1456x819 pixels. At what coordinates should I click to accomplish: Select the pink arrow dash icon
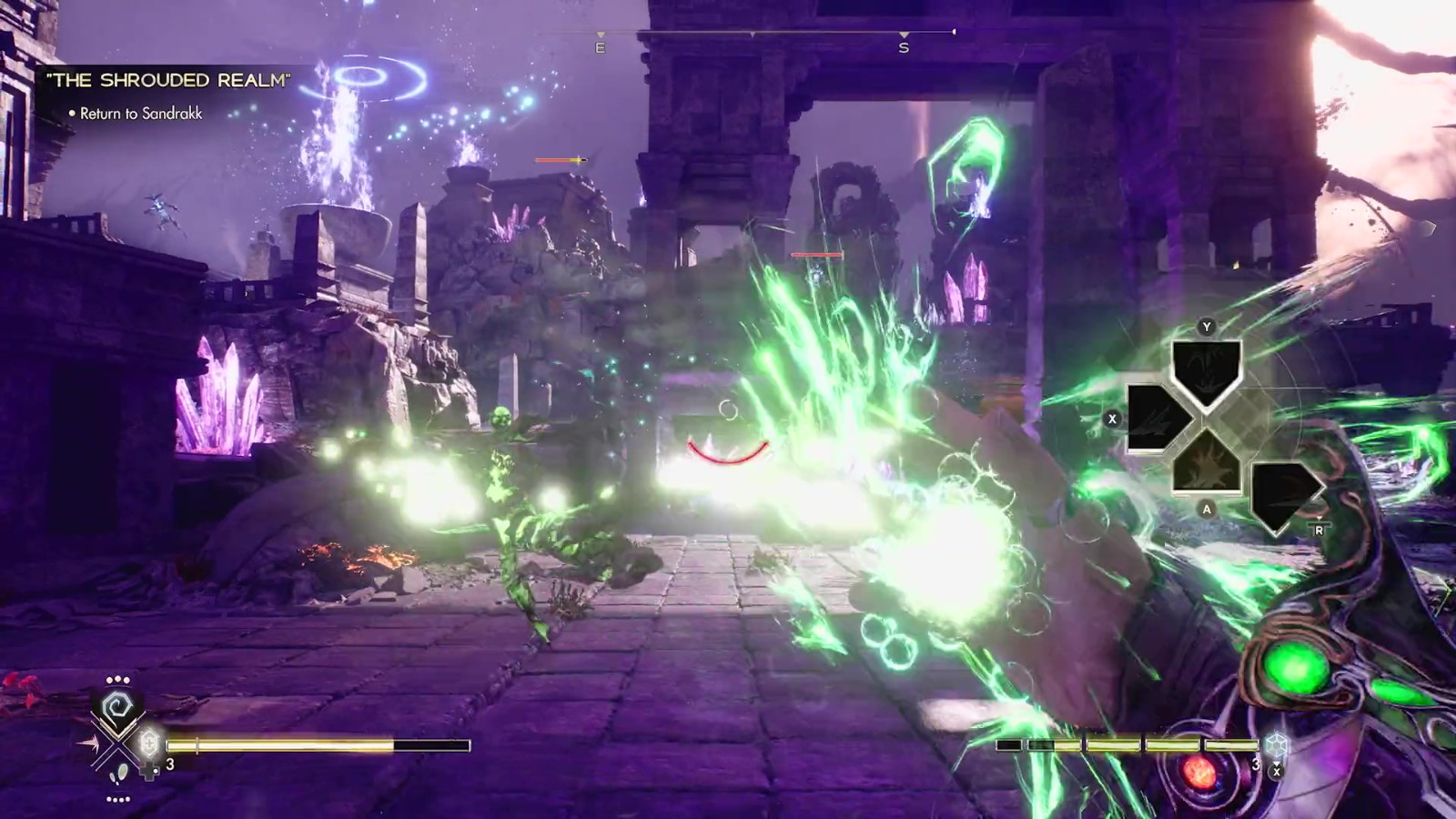click(91, 744)
